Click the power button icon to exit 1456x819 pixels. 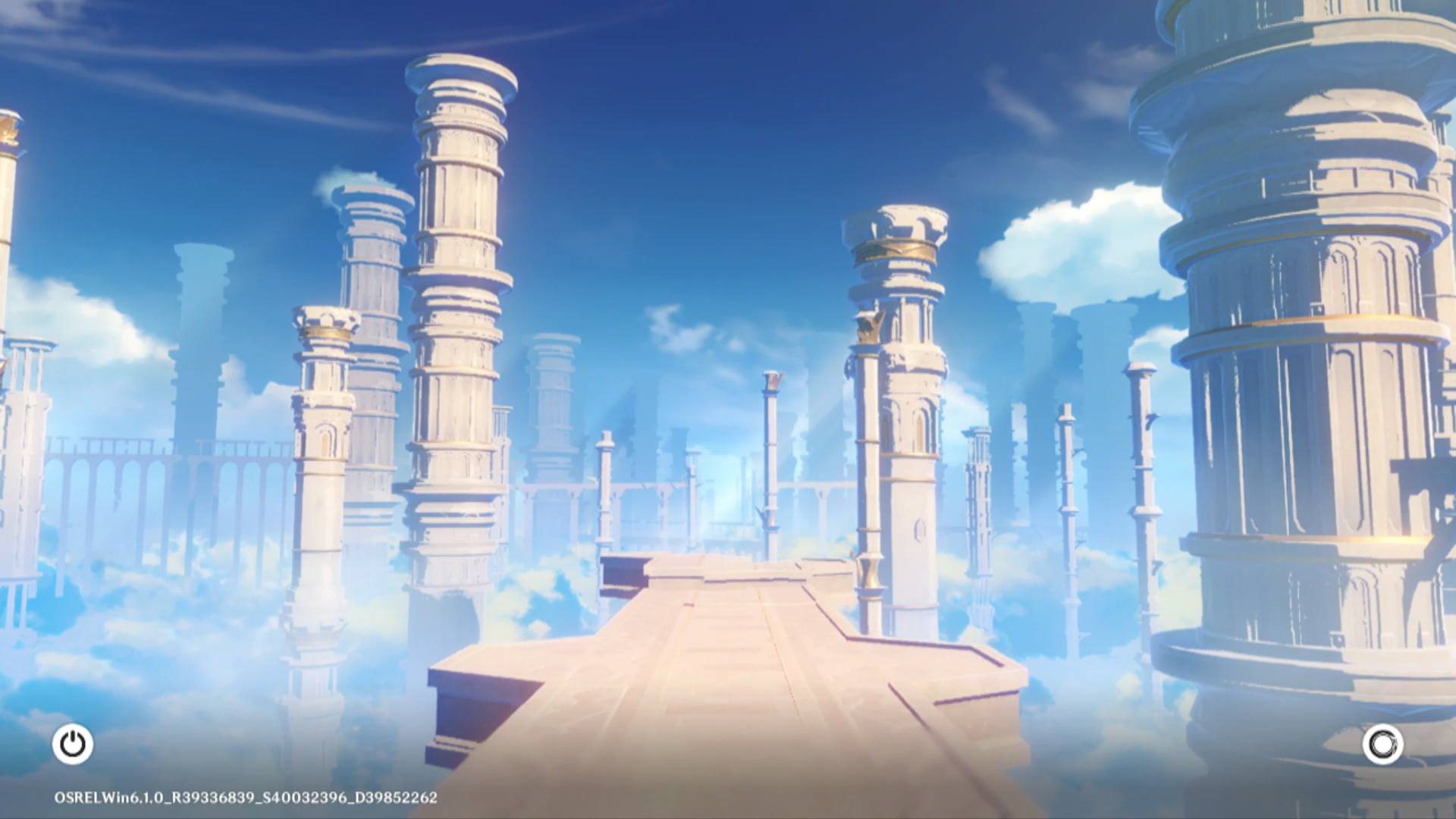pos(73,744)
